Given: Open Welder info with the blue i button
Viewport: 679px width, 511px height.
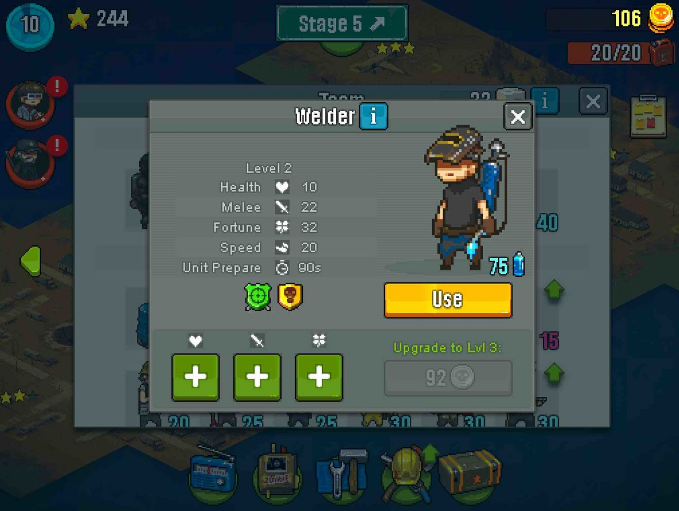Looking at the screenshot, I should pyautogui.click(x=373, y=117).
